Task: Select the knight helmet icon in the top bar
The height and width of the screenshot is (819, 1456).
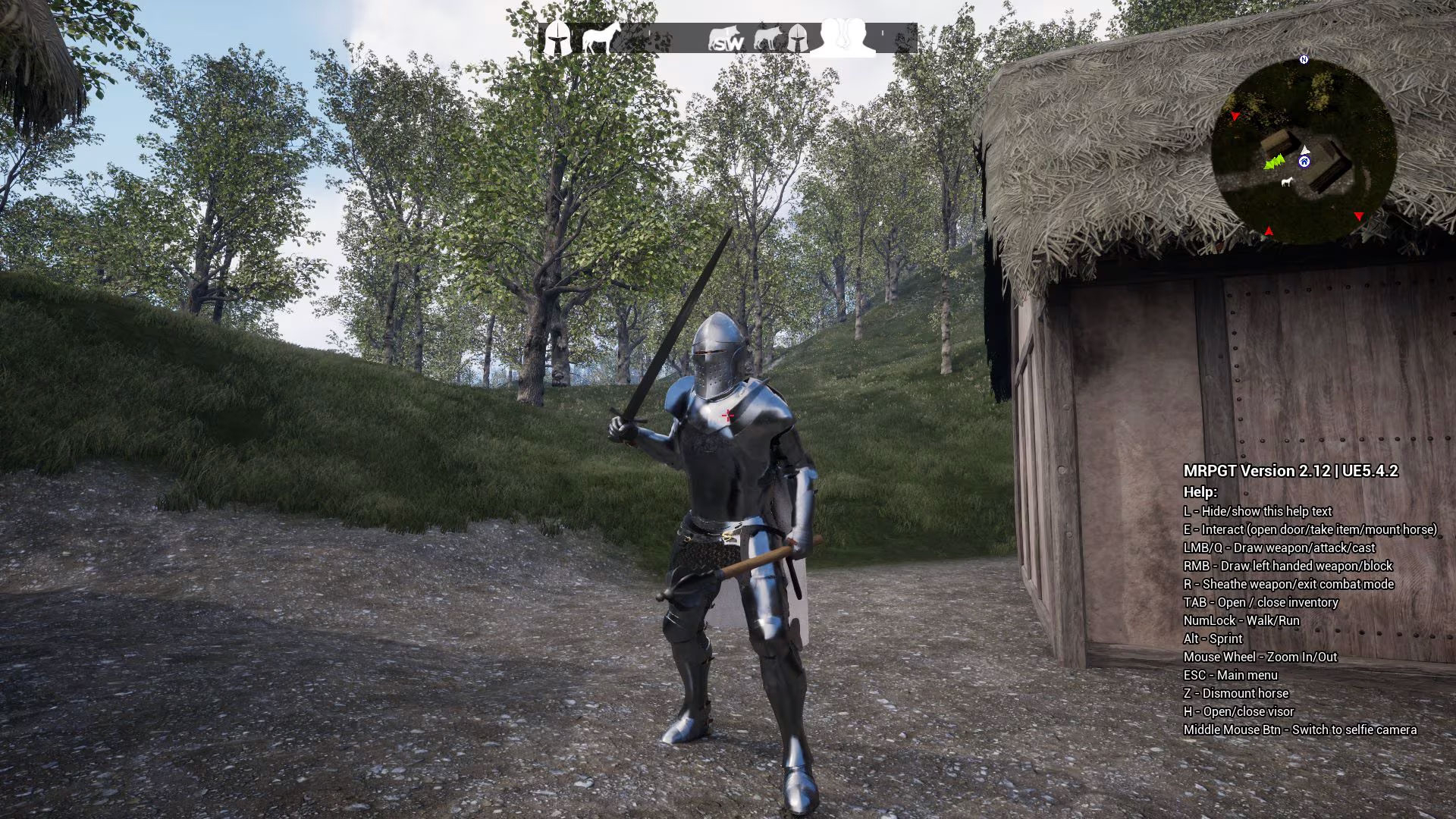Action: point(557,37)
